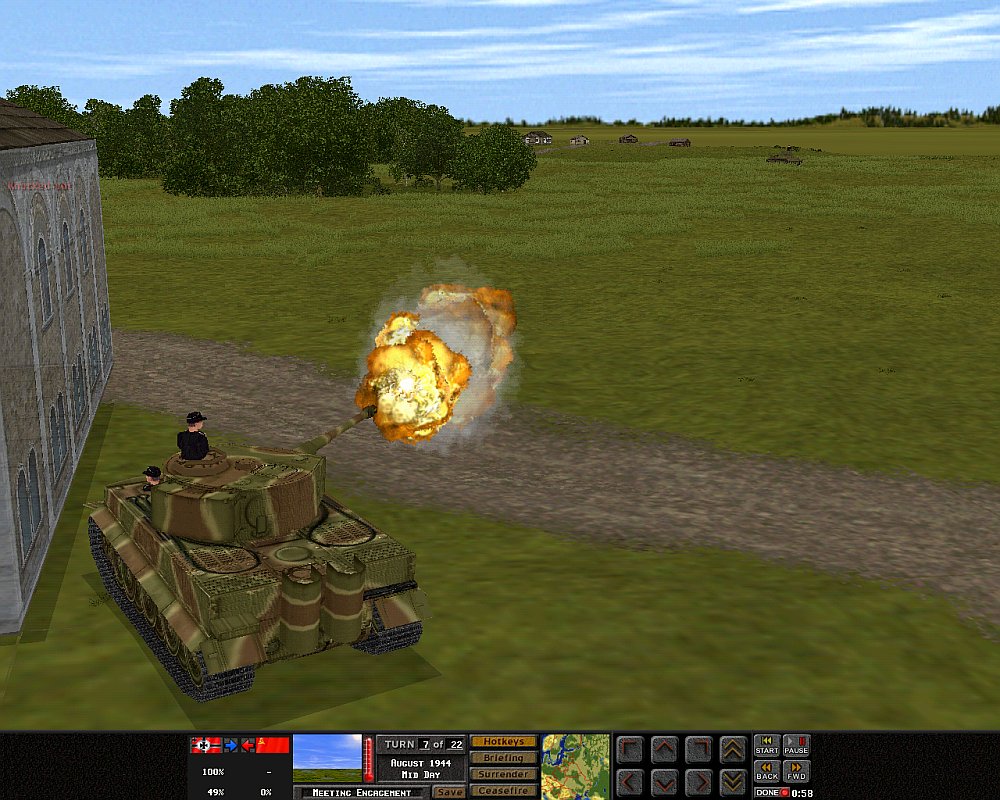Pan camera with the right arrow
This screenshot has height=800, width=1000.
coord(699,781)
